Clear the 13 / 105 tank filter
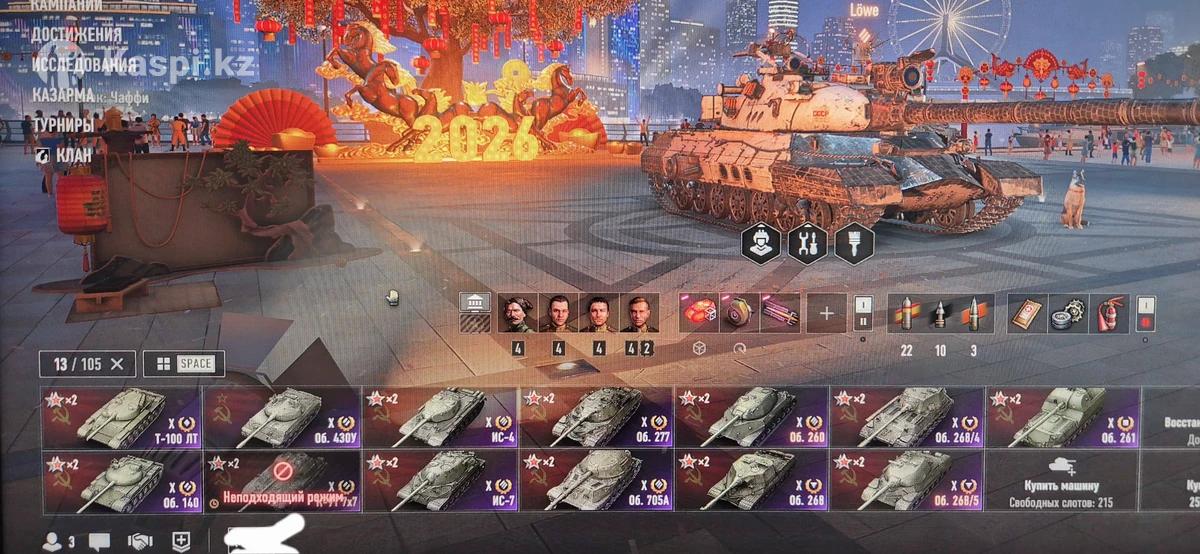 coord(117,364)
